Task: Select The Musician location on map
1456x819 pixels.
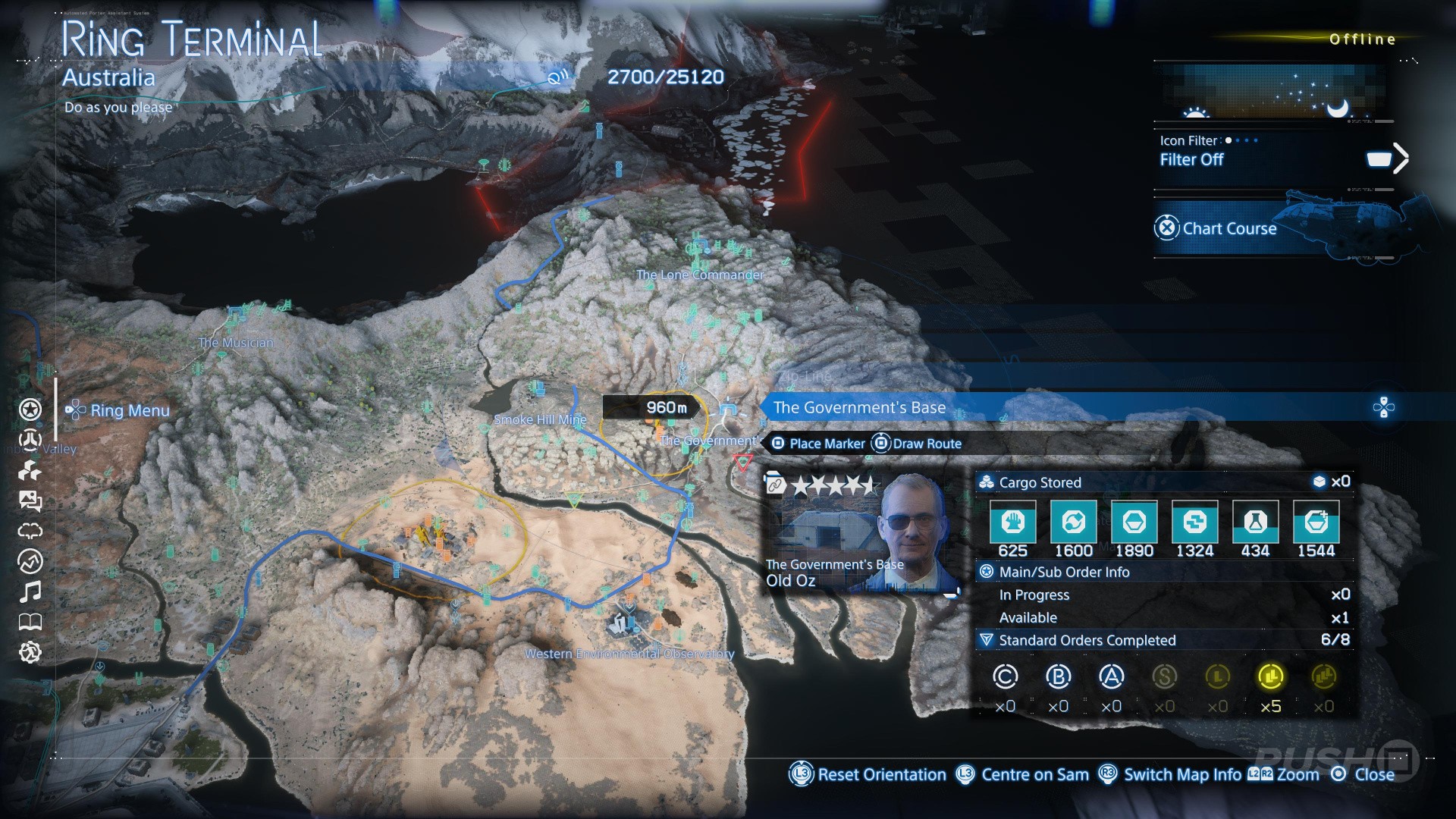Action: [x=235, y=343]
